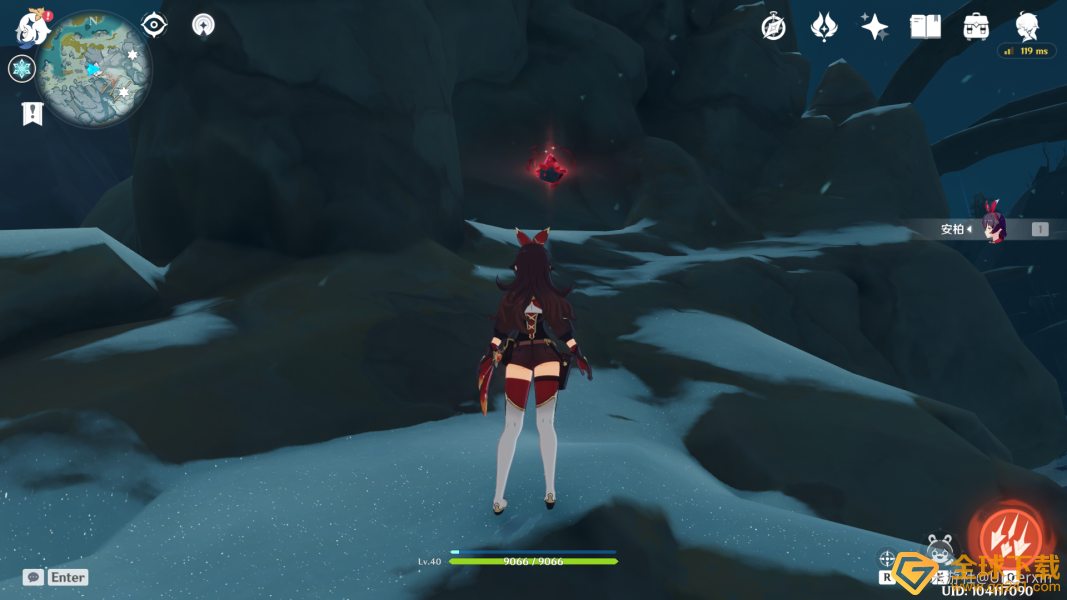Select party member 安柏
The image size is (1067, 600).
(994, 229)
